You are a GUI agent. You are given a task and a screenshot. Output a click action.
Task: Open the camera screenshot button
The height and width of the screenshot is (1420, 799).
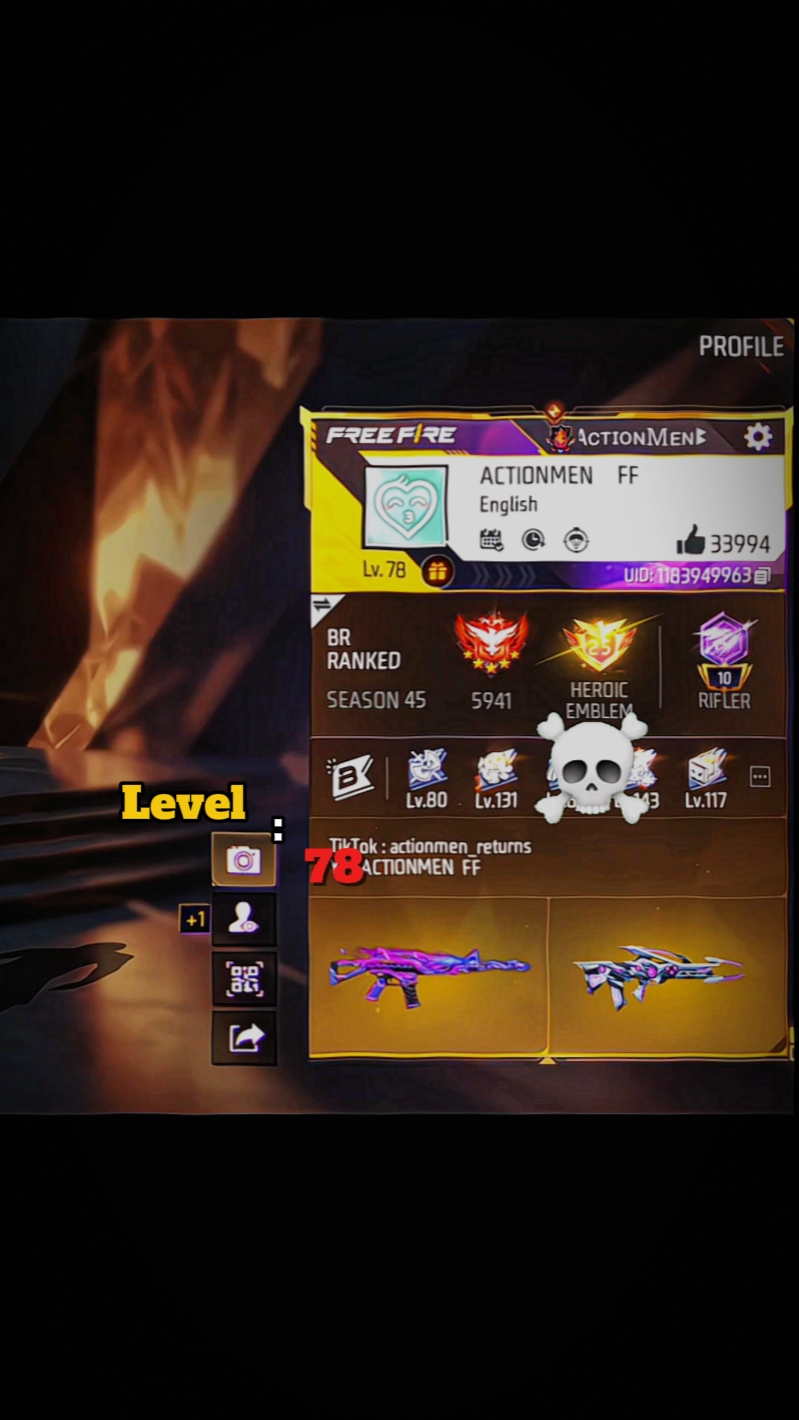(244, 860)
